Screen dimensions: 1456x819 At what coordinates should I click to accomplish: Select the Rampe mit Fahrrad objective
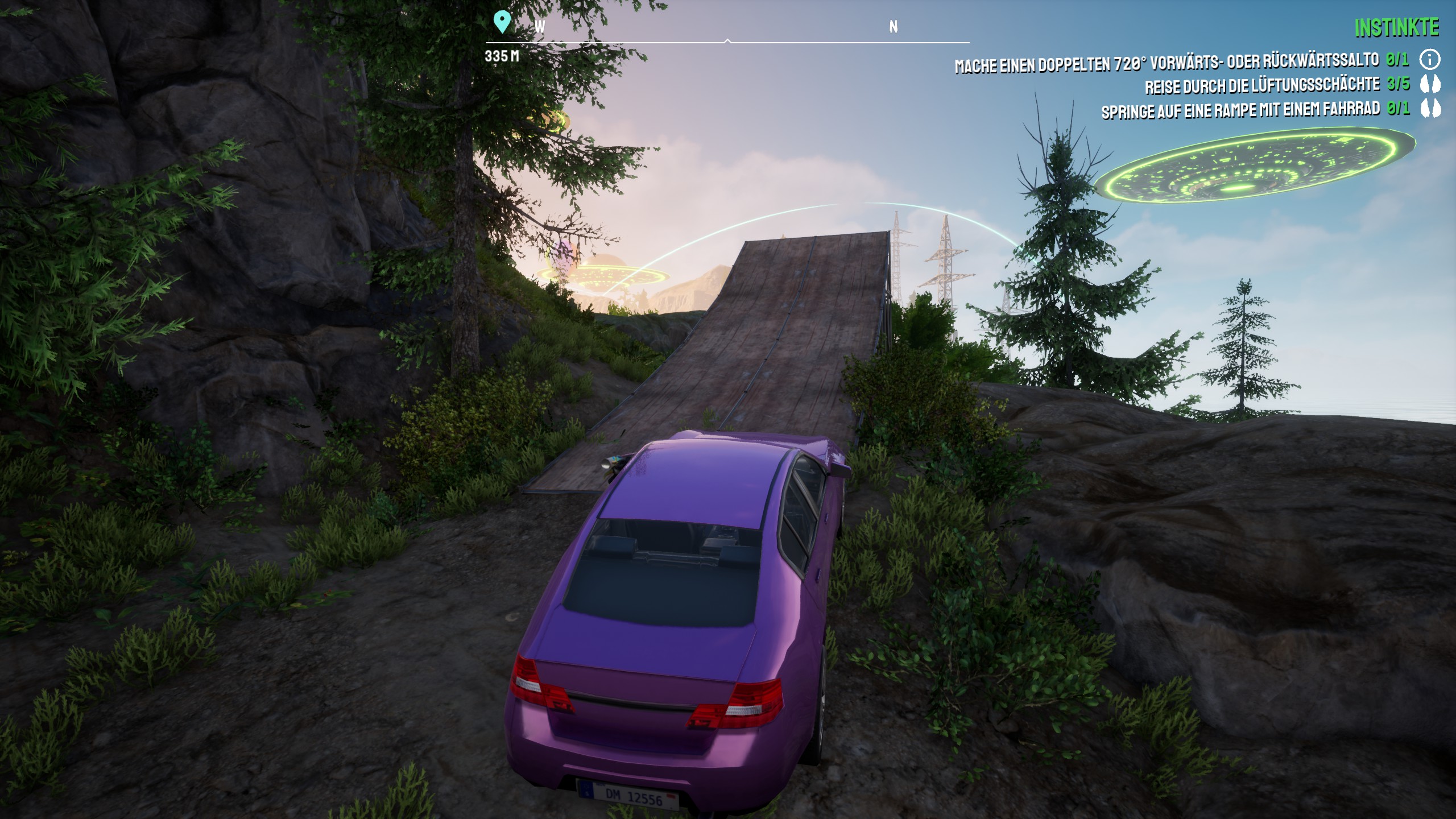pos(1240,110)
